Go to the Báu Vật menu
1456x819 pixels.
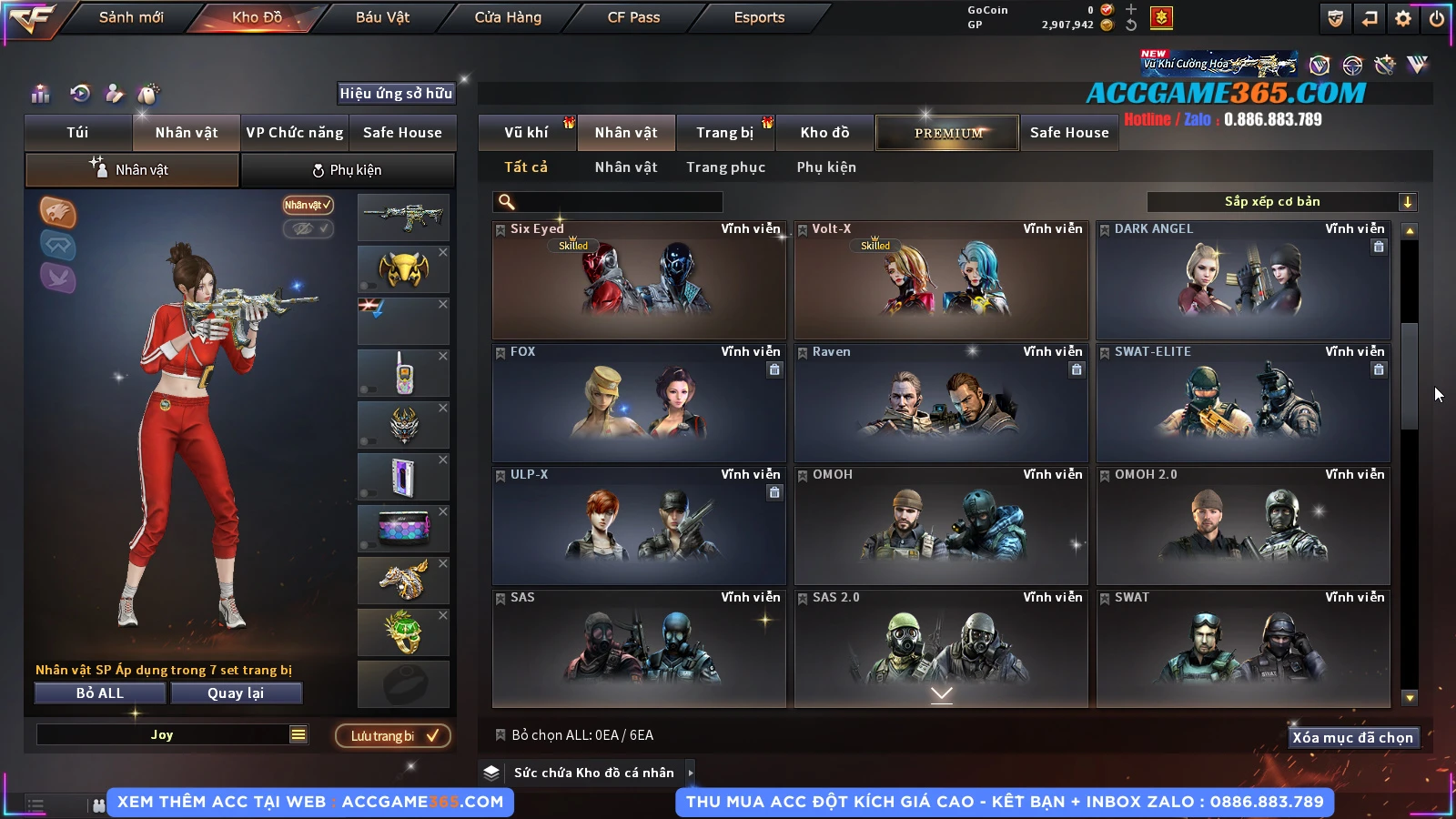click(x=382, y=17)
